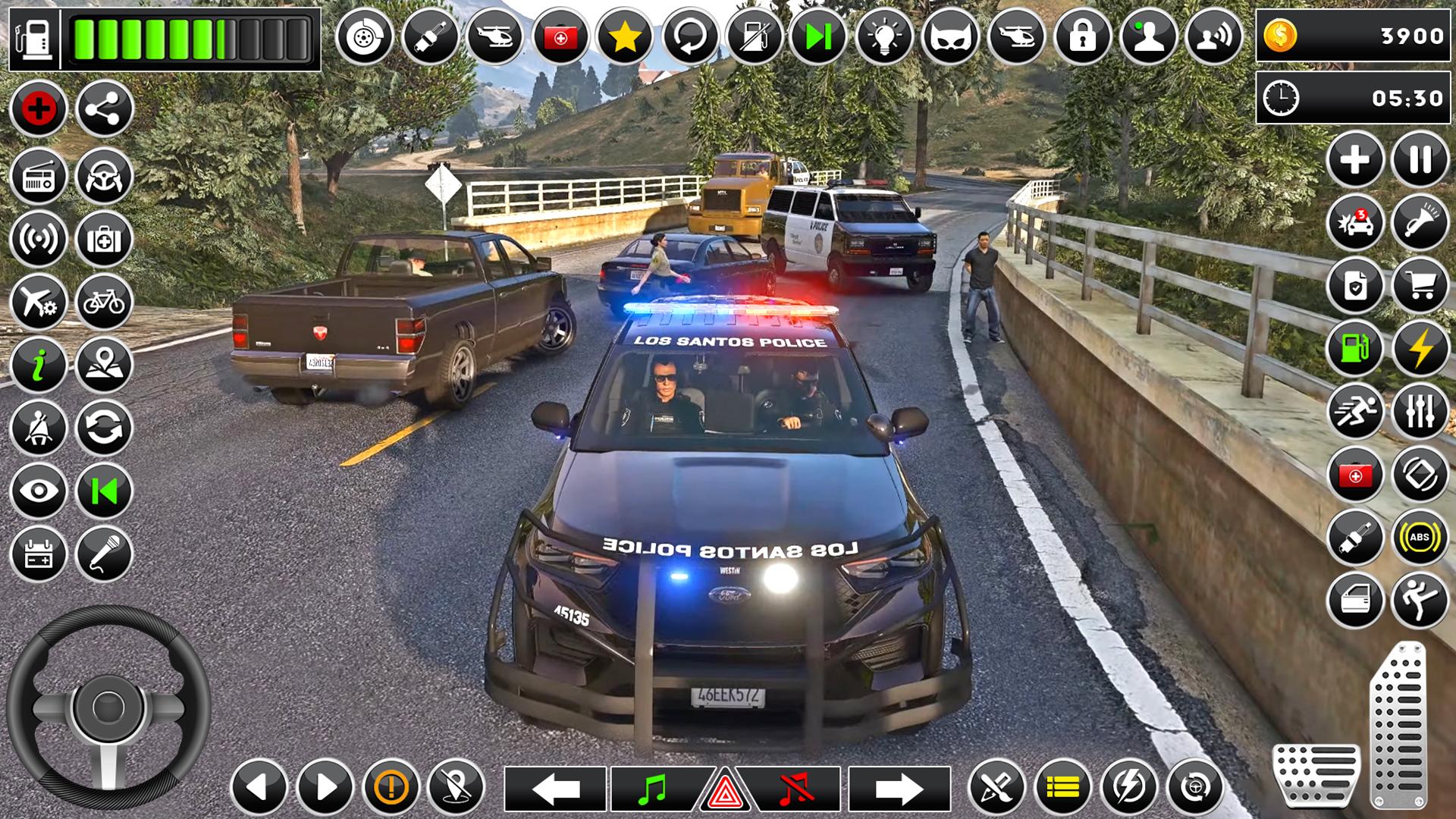Activate the right turn arrow indicator
Image resolution: width=1456 pixels, height=819 pixels.
[x=899, y=789]
